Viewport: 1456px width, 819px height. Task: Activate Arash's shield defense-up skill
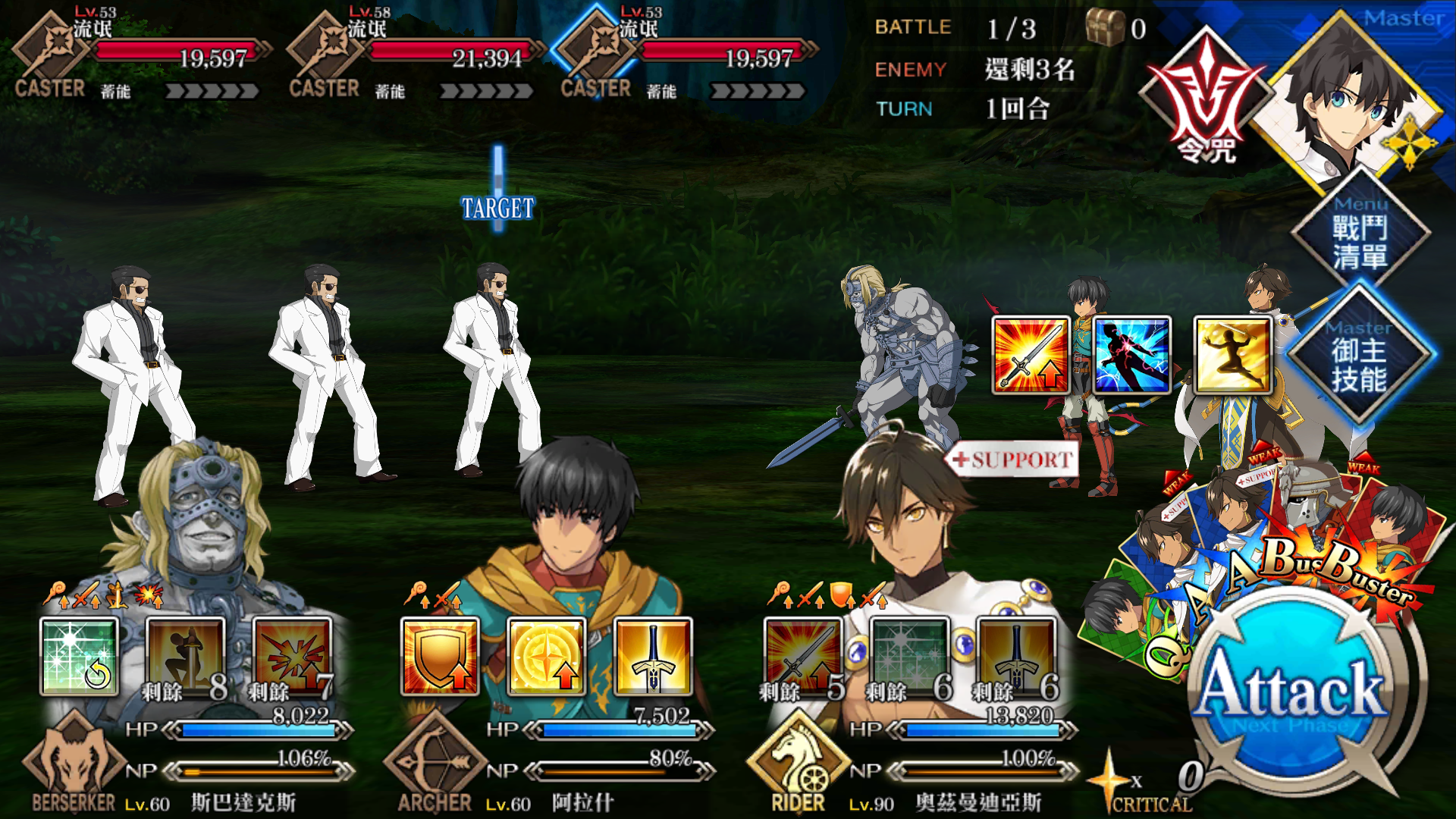(x=440, y=657)
